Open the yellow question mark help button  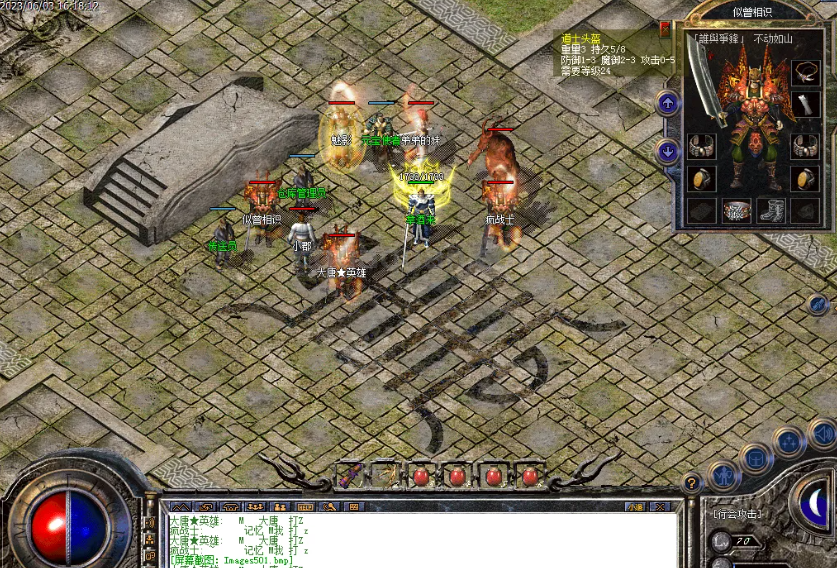pos(692,483)
